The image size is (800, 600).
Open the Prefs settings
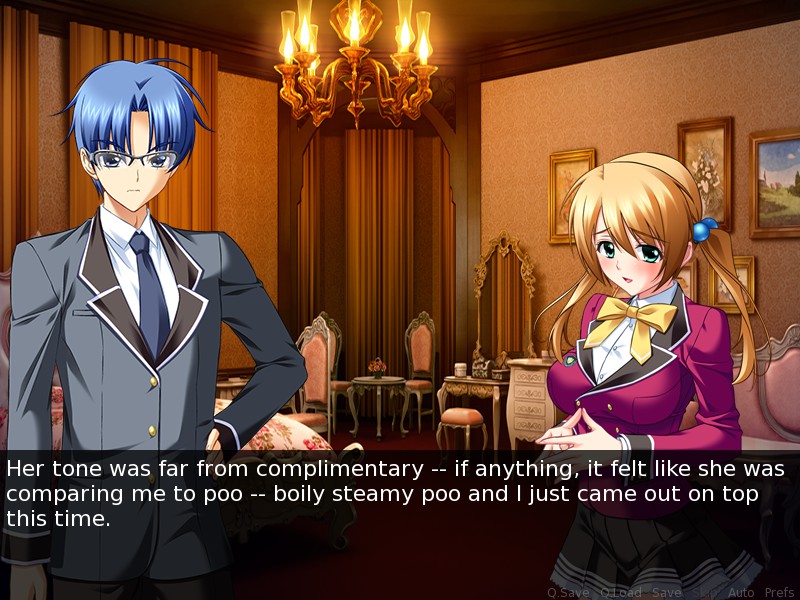coord(779,592)
